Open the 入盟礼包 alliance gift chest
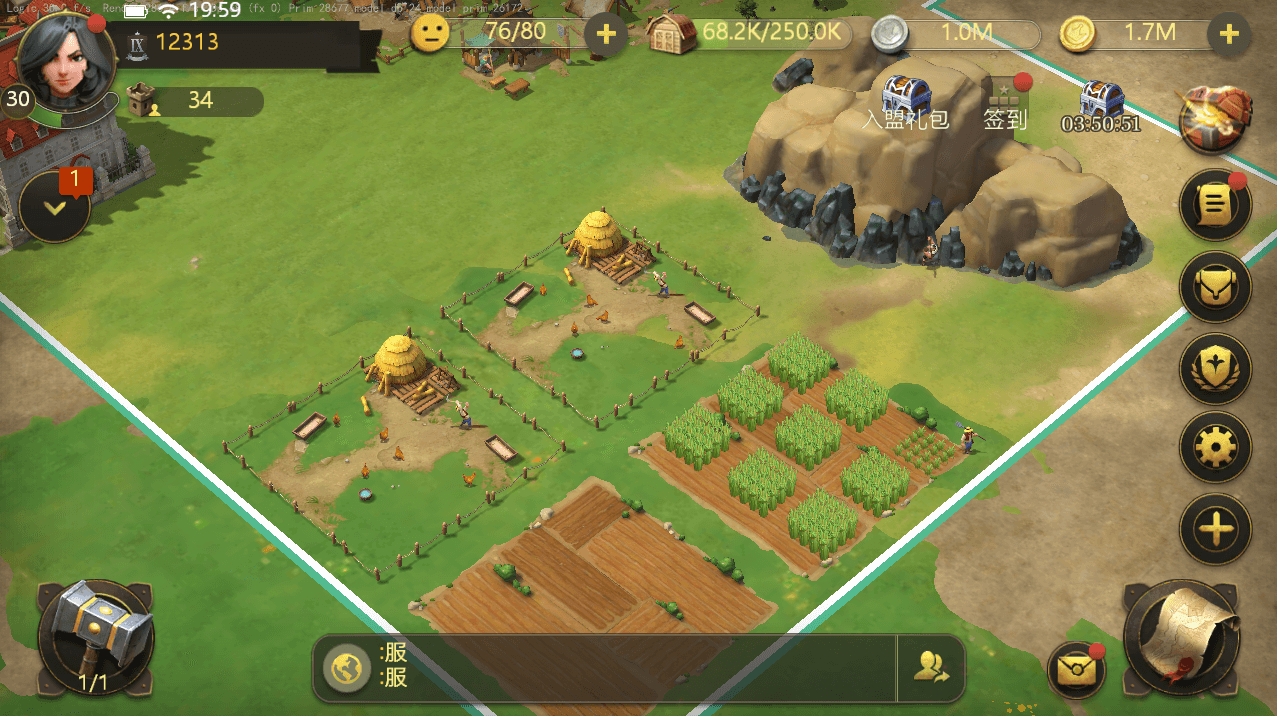The image size is (1277, 716). [906, 101]
